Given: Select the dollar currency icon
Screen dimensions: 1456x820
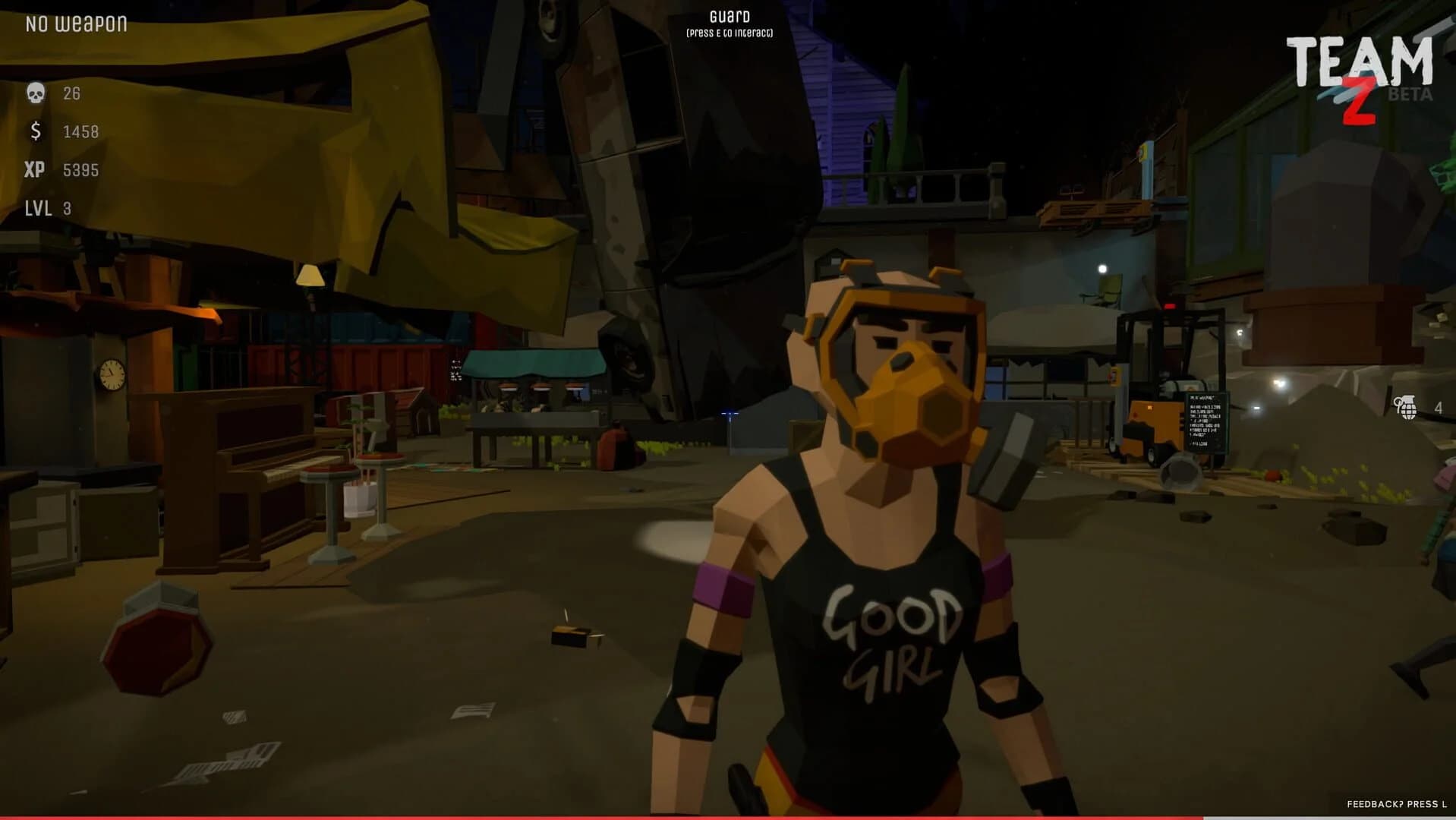Looking at the screenshot, I should pos(35,131).
